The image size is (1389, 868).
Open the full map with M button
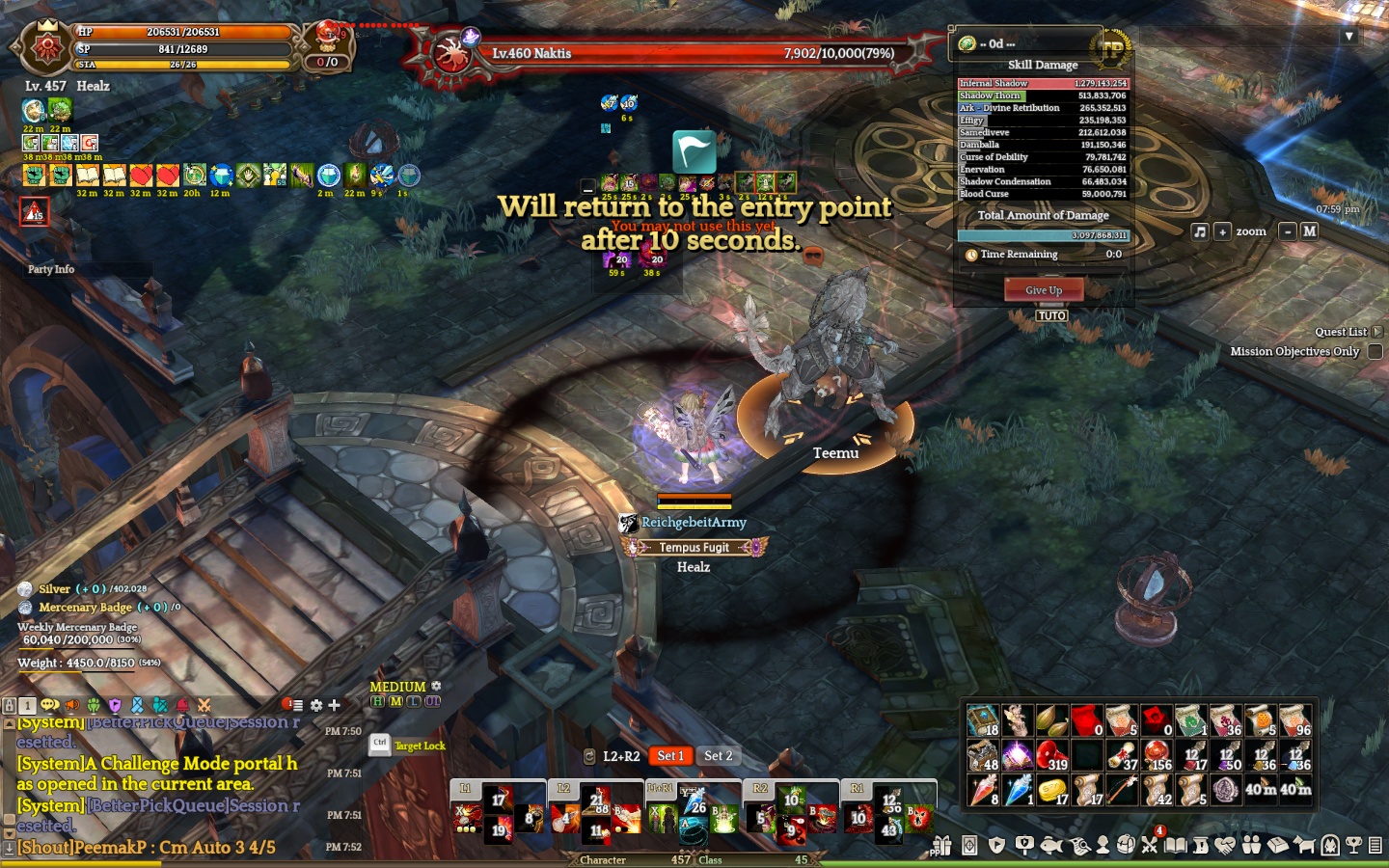[1310, 231]
